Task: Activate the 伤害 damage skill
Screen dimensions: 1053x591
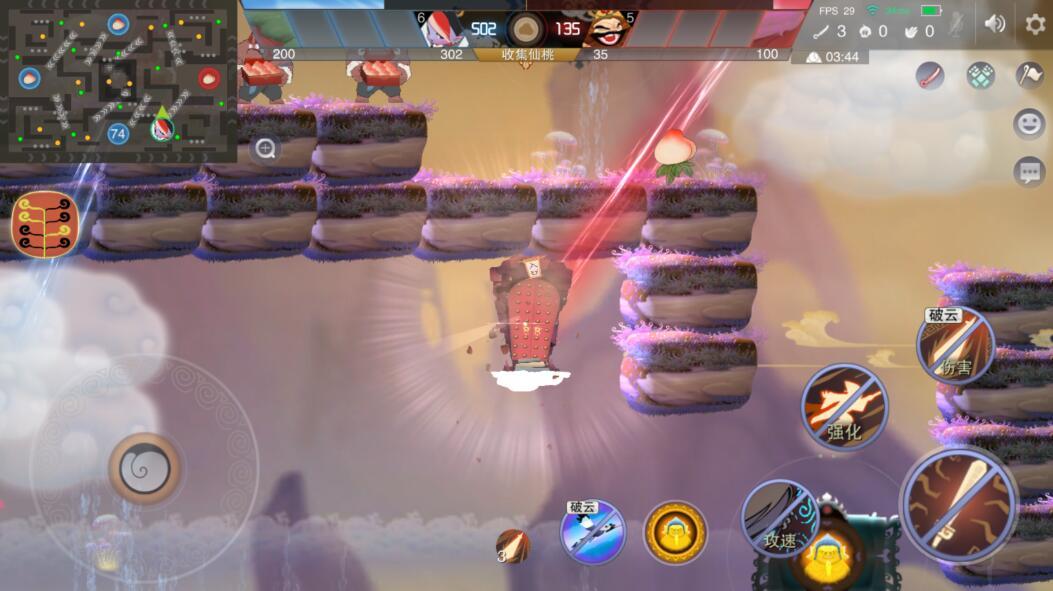Action: coord(954,346)
